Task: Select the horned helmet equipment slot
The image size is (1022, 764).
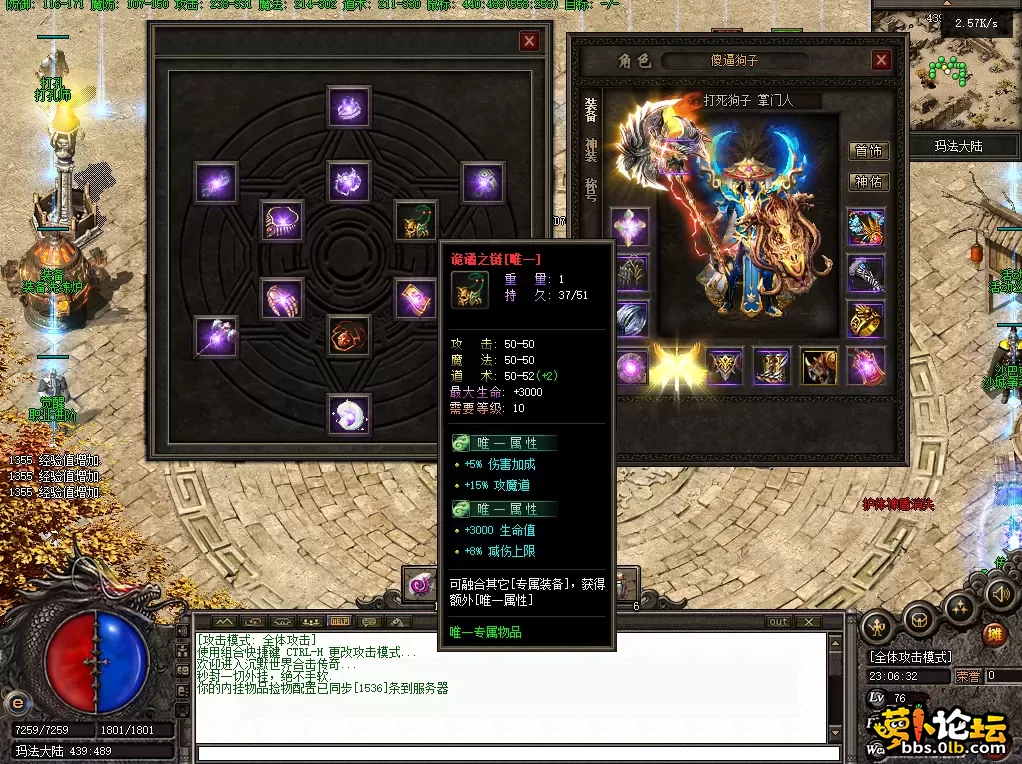Action: 819,365
